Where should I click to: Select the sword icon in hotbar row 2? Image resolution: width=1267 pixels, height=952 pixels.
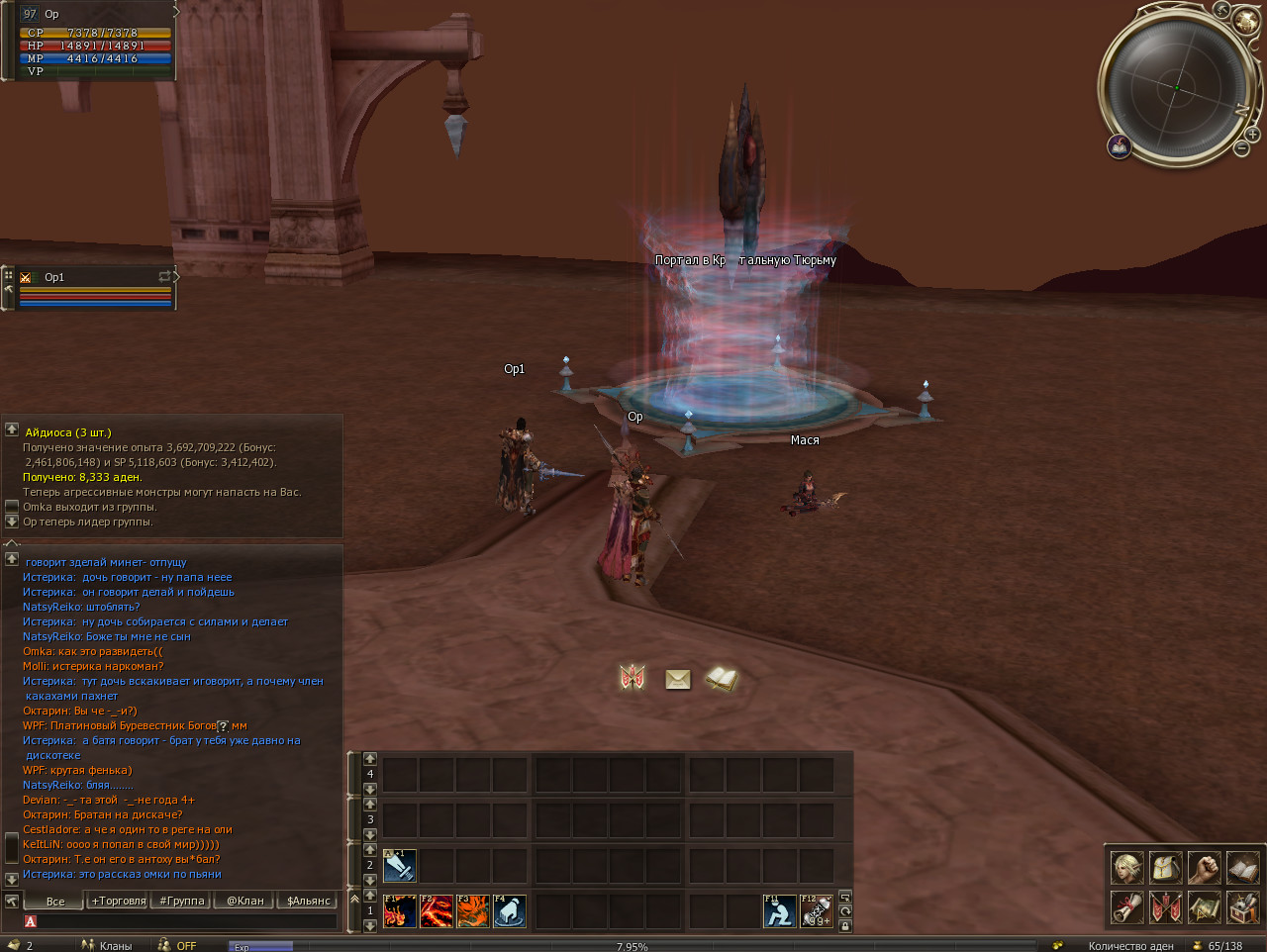pyautogui.click(x=400, y=866)
